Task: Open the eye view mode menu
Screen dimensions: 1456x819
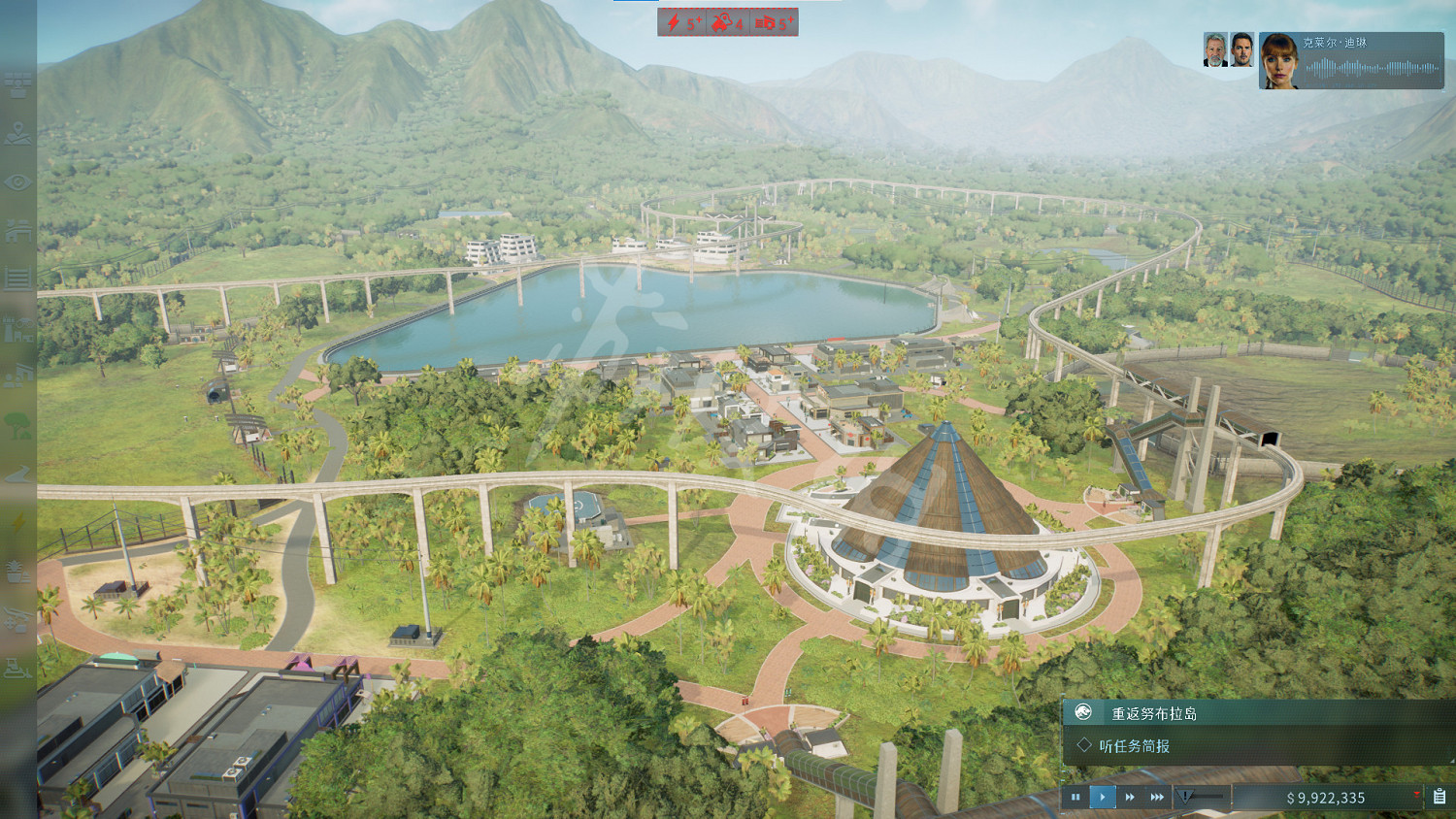Action: click(17, 182)
